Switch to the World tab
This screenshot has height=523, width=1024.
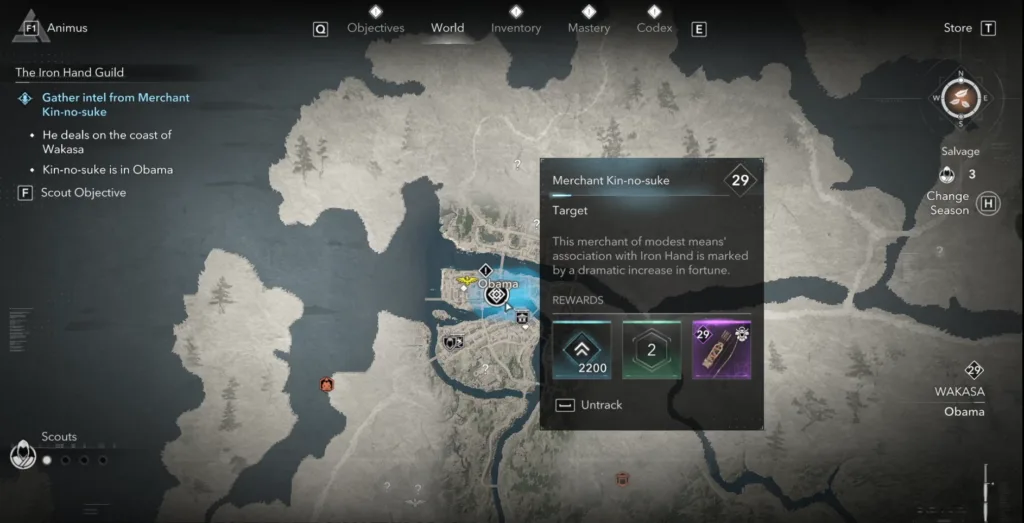[x=447, y=28]
